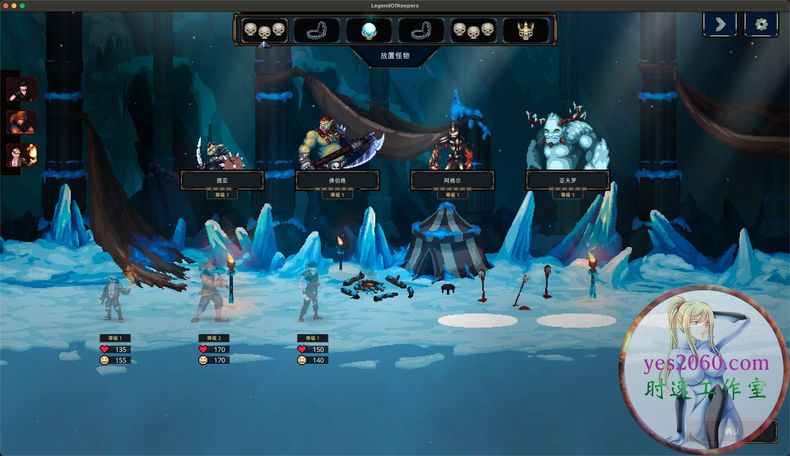Select the crowned skull boss room
This screenshot has height=456, width=790.
click(525, 30)
